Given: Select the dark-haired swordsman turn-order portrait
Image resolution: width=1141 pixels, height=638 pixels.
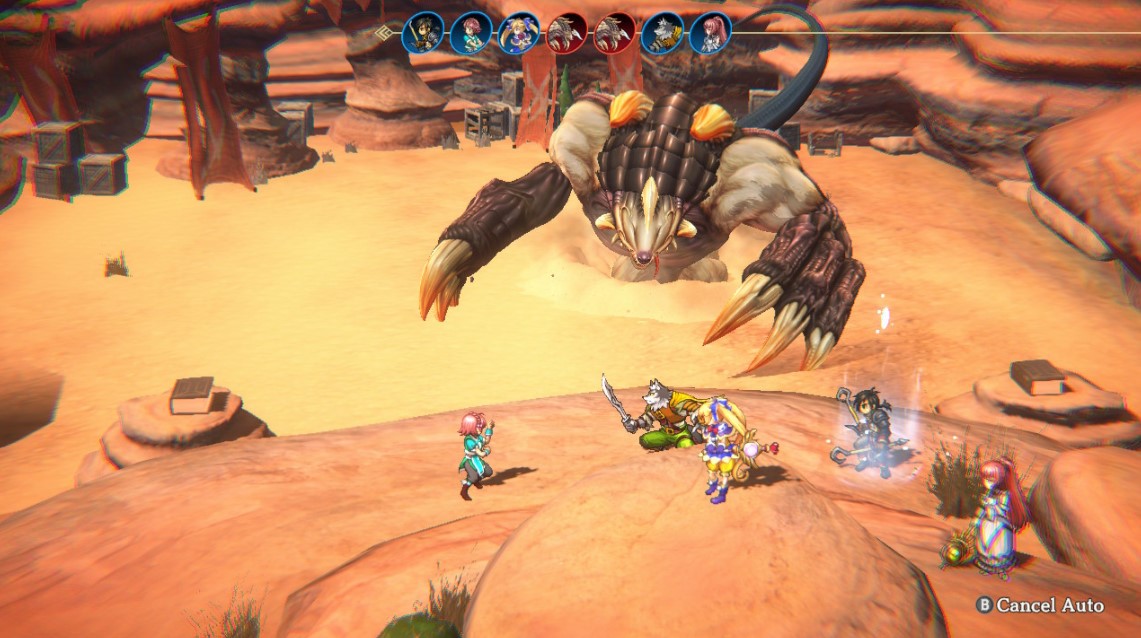Looking at the screenshot, I should [423, 33].
